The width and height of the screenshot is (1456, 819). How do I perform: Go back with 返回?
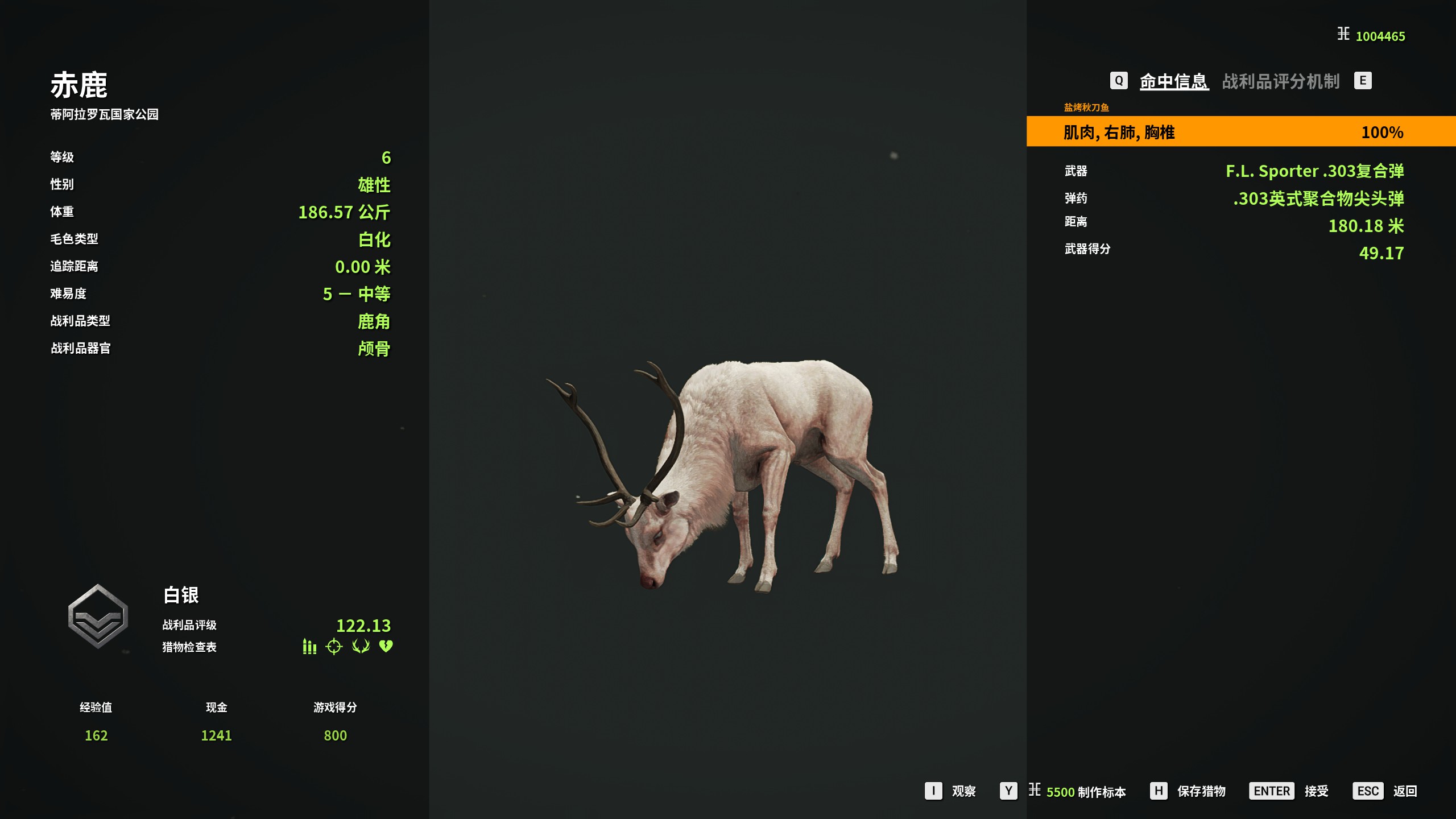coord(1404,791)
